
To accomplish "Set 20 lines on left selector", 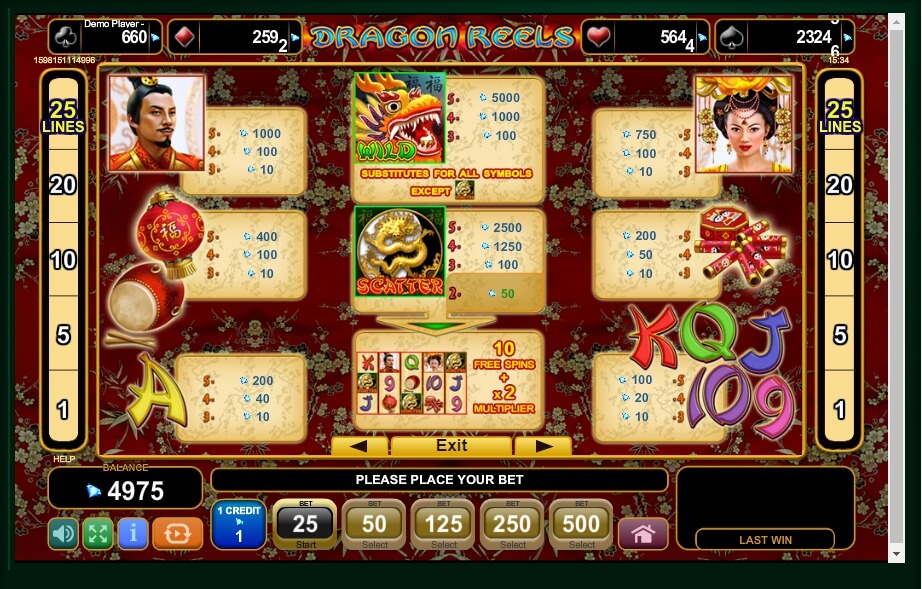I will tap(63, 184).
